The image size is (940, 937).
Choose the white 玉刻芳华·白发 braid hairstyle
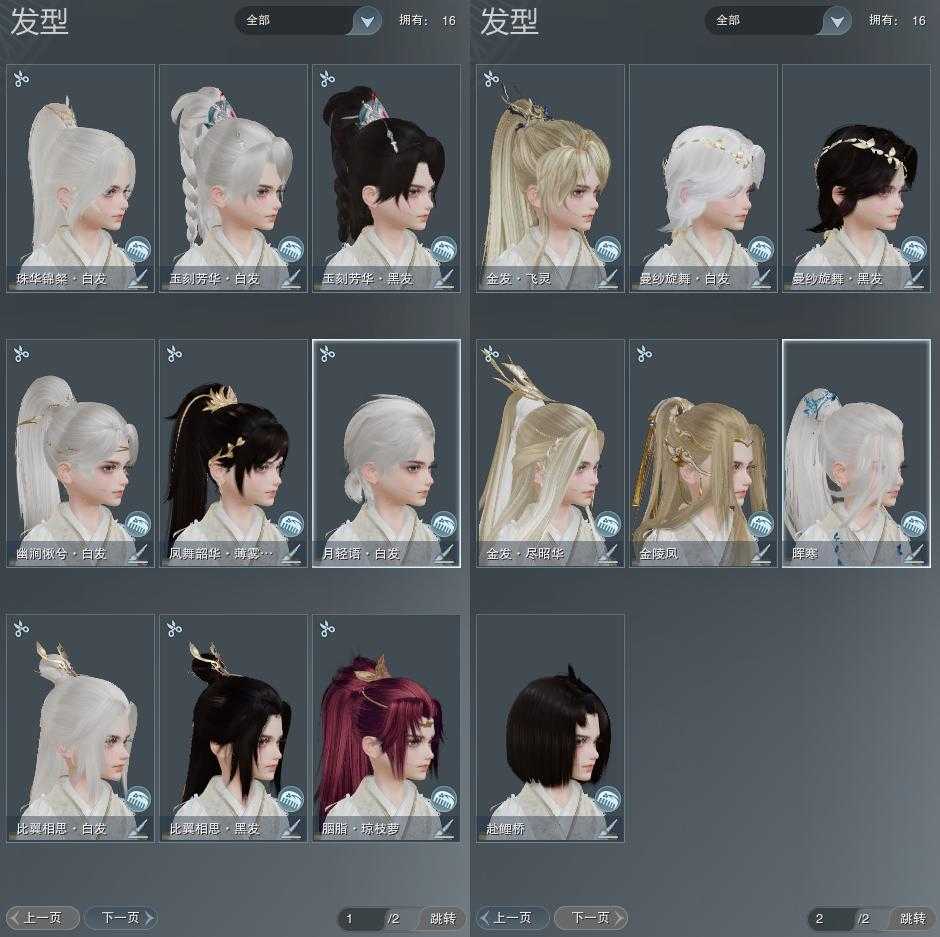[x=233, y=178]
